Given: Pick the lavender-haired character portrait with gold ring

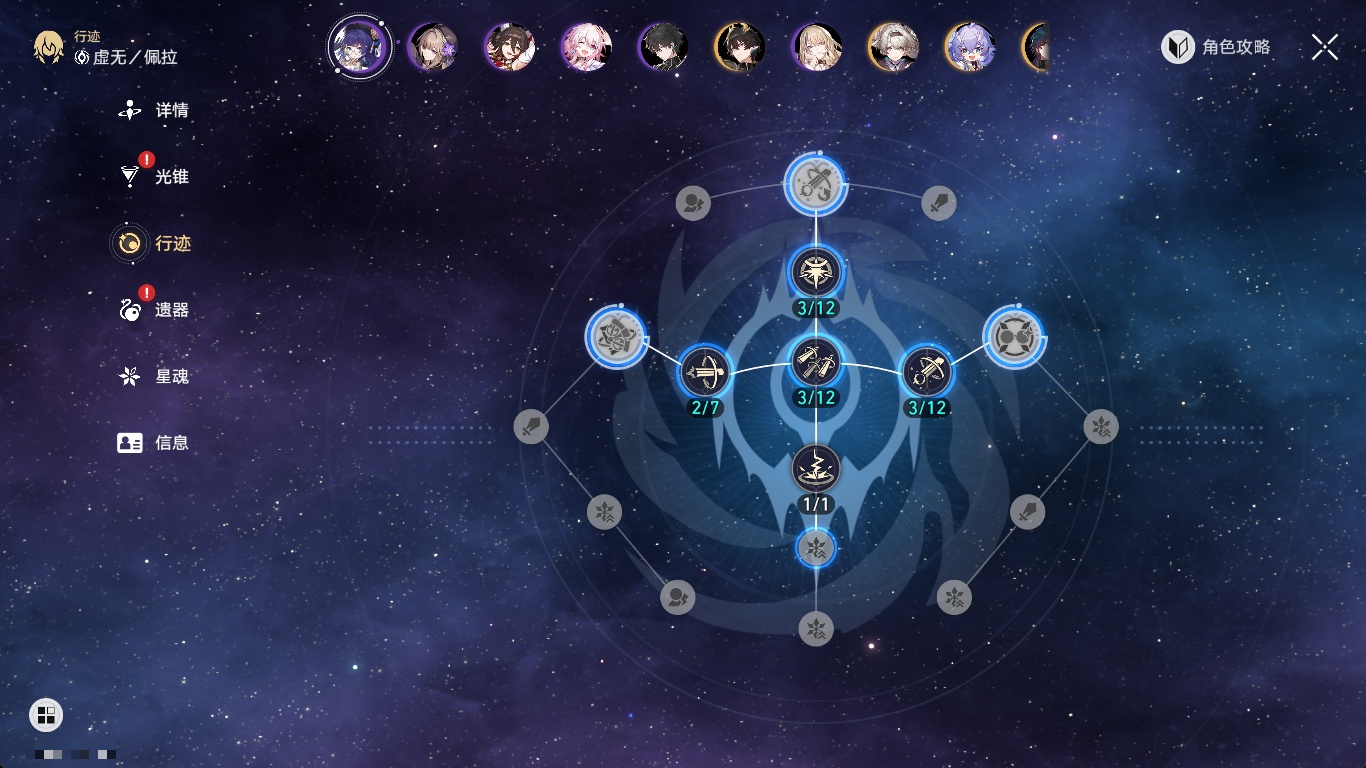Looking at the screenshot, I should tap(969, 47).
